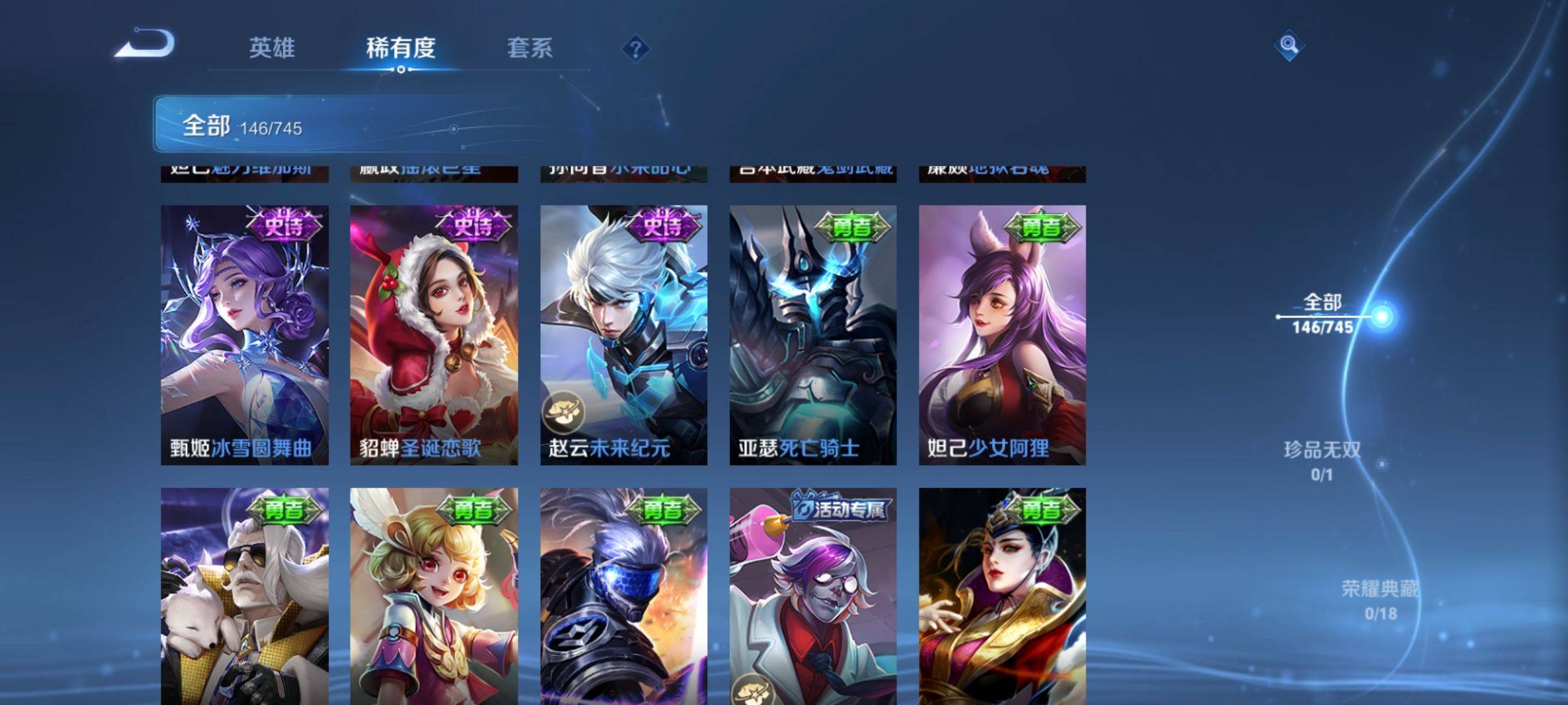Screen dimensions: 1568x705
Task: Open the search magnifier icon
Action: (1288, 45)
